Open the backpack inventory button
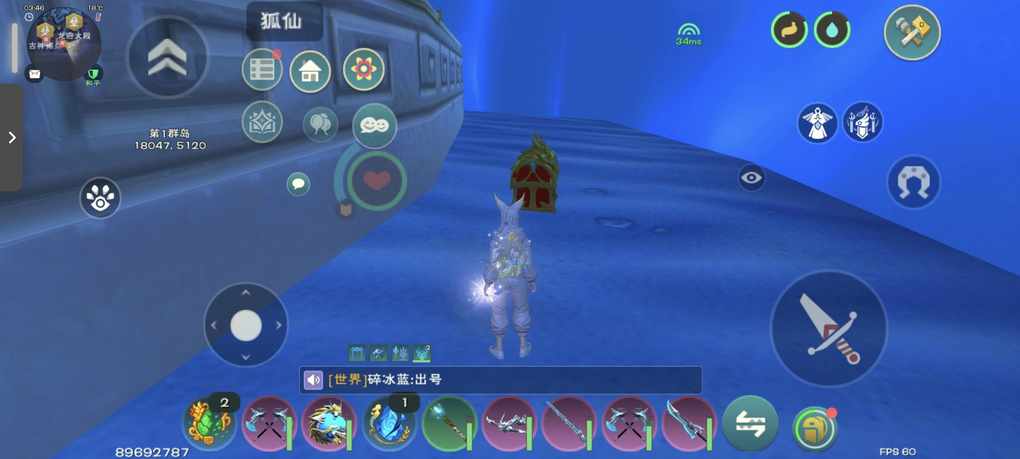 [814, 428]
